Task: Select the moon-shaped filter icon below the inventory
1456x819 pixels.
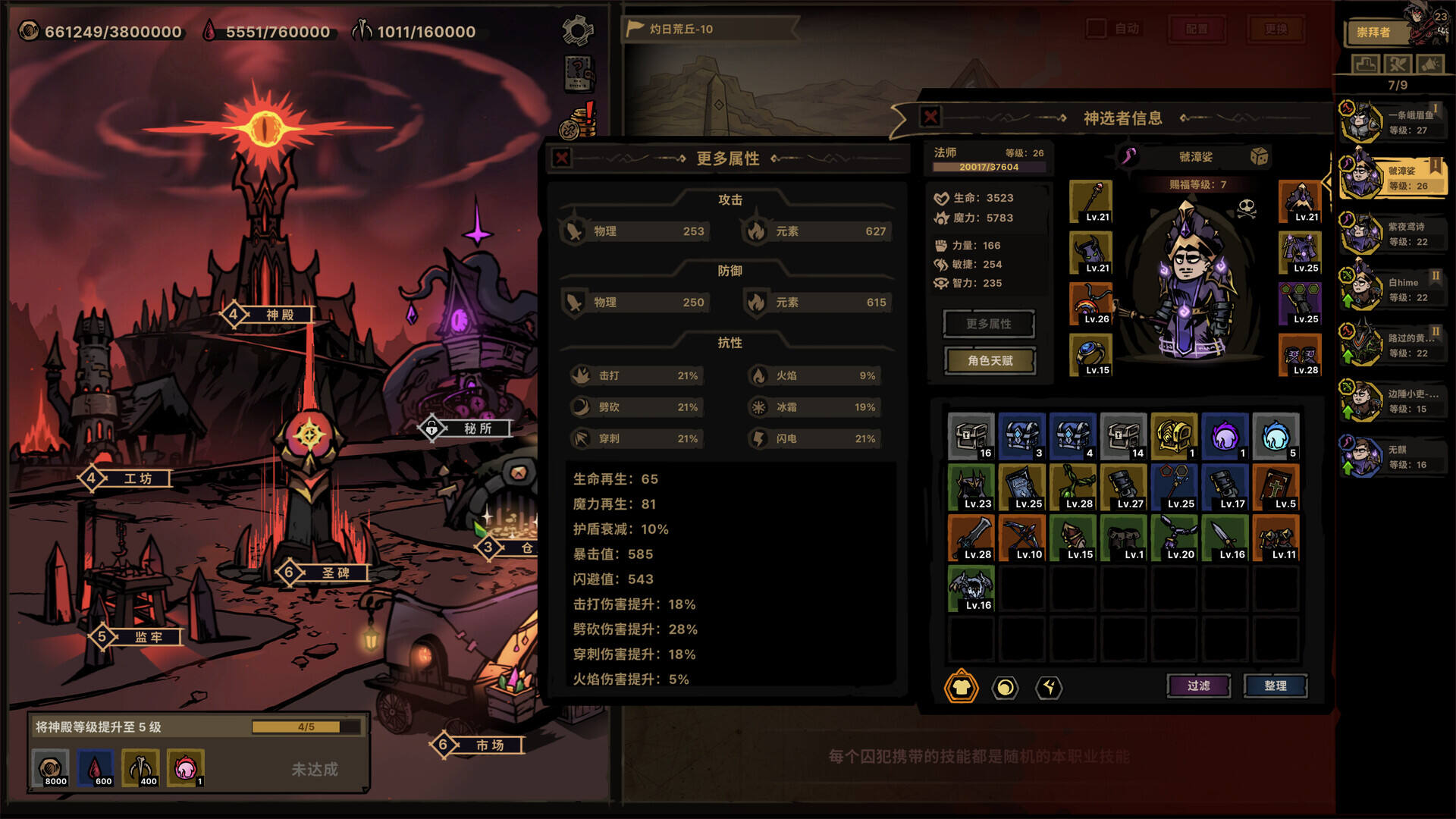Action: tap(1004, 689)
